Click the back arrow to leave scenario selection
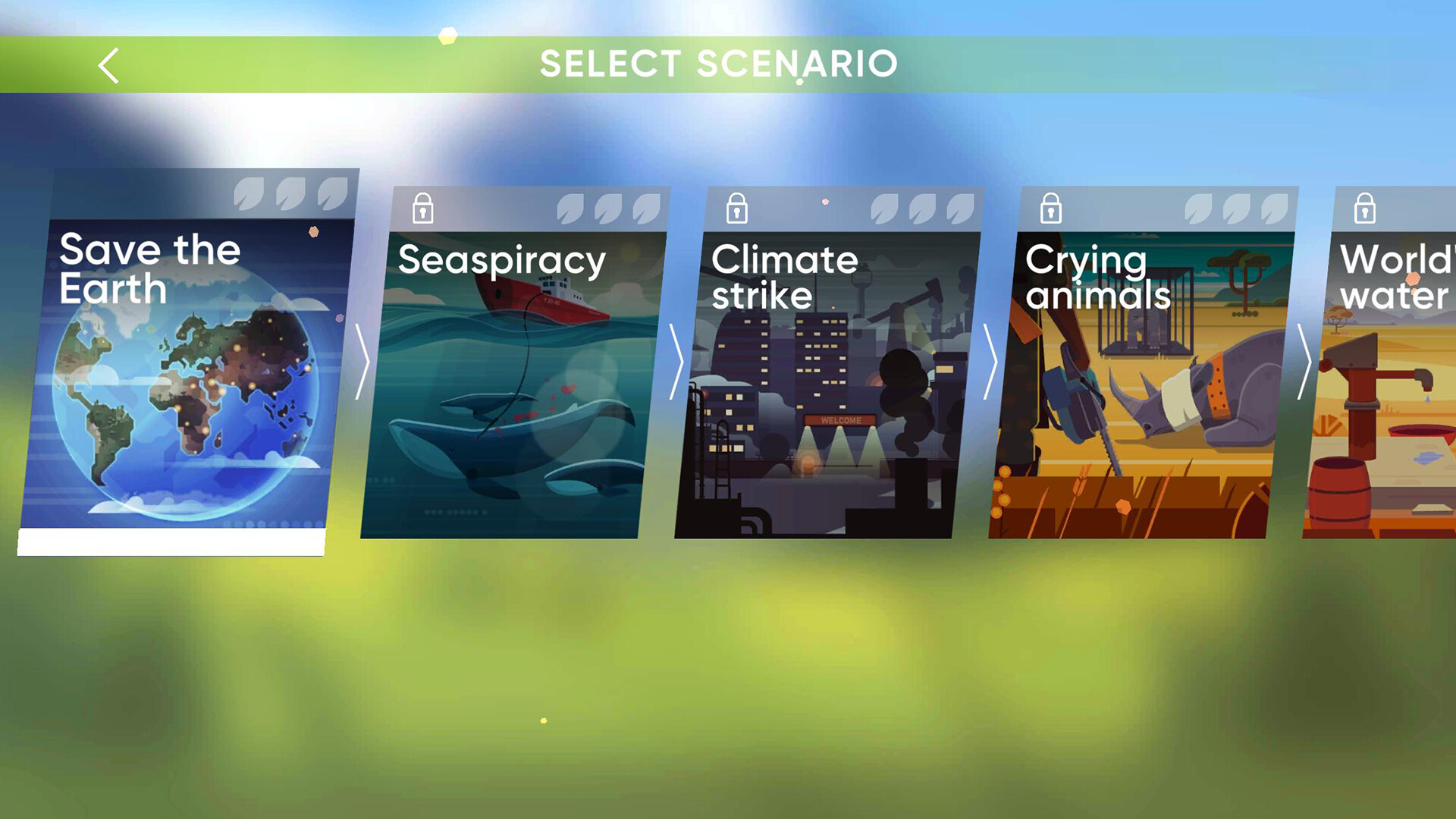Image resolution: width=1456 pixels, height=819 pixels. pos(108,65)
